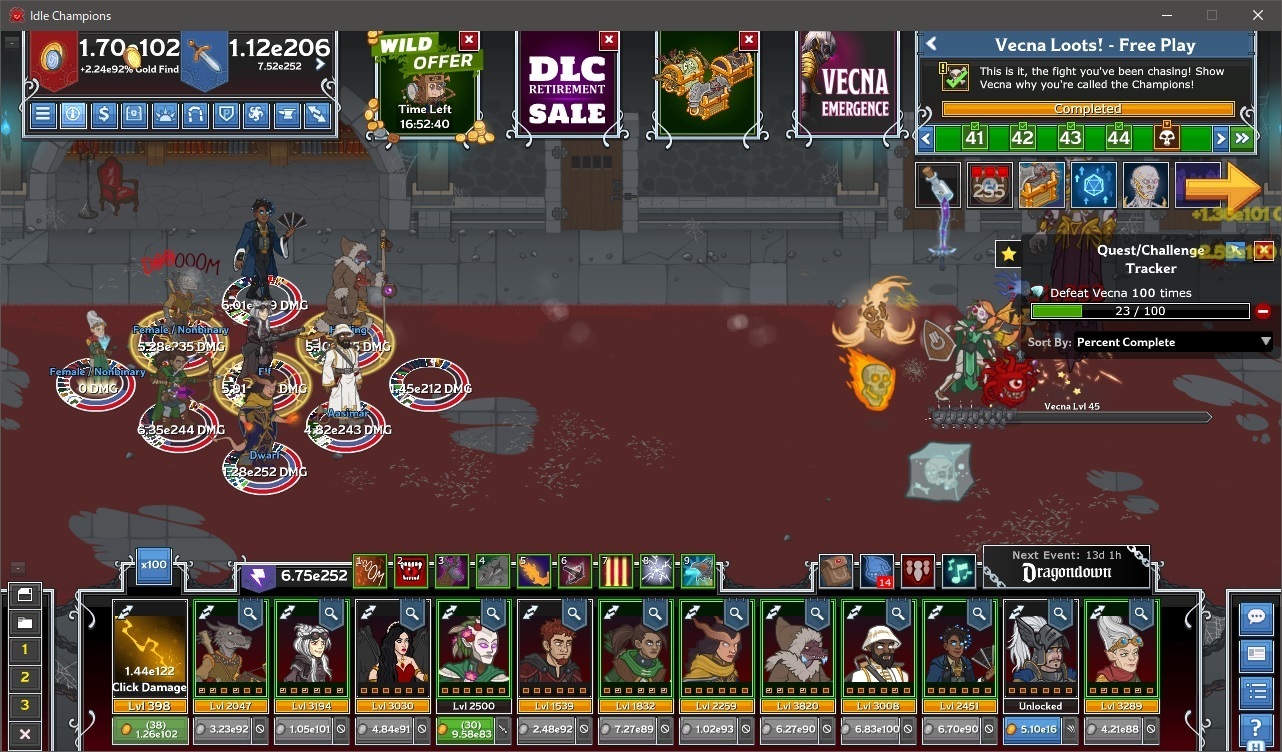Screen dimensions: 1282x752
Task: Activate ultimate ability number 8 lightning
Action: pos(656,571)
